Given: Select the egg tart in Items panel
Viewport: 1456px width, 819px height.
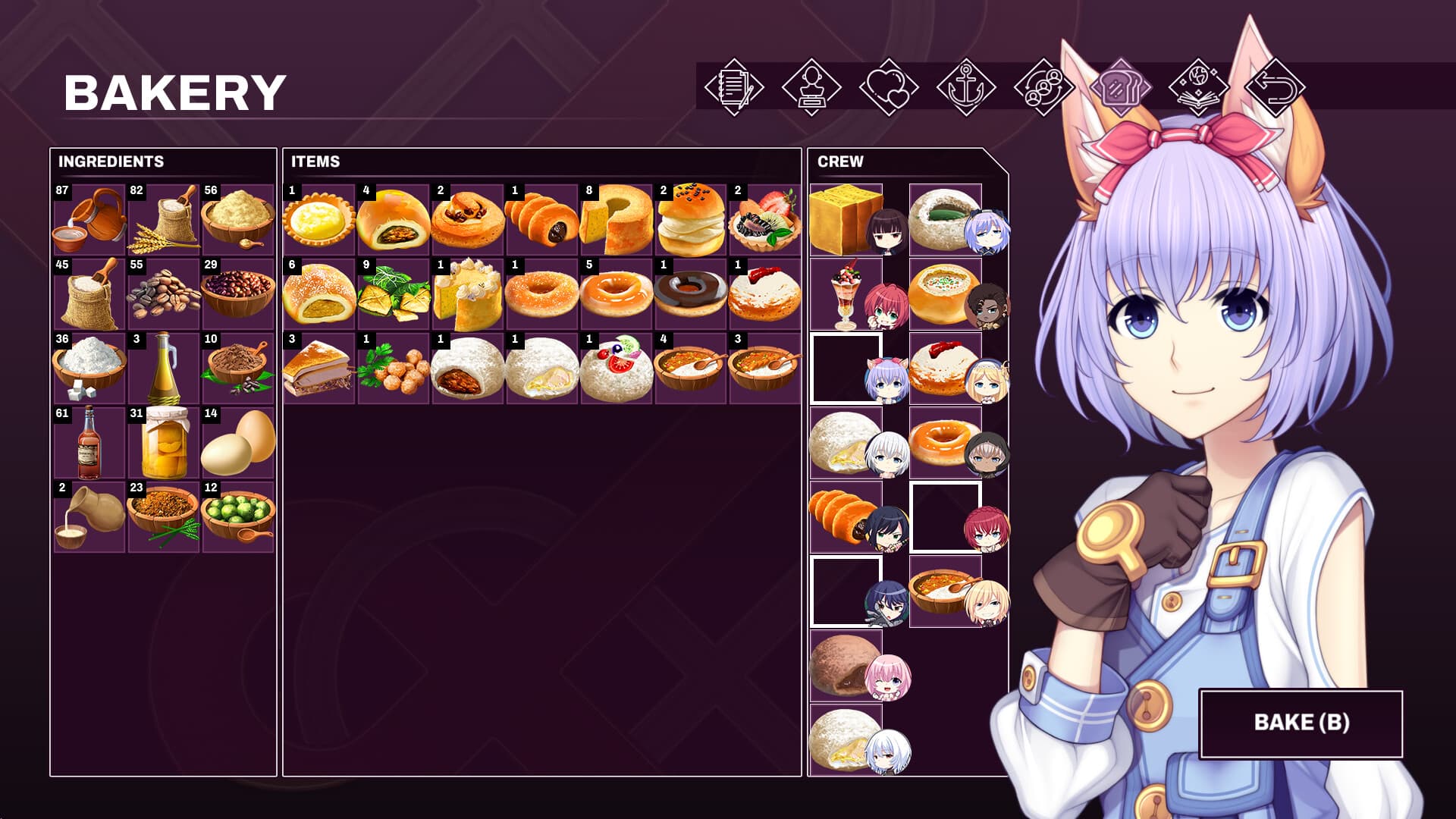Looking at the screenshot, I should 318,218.
